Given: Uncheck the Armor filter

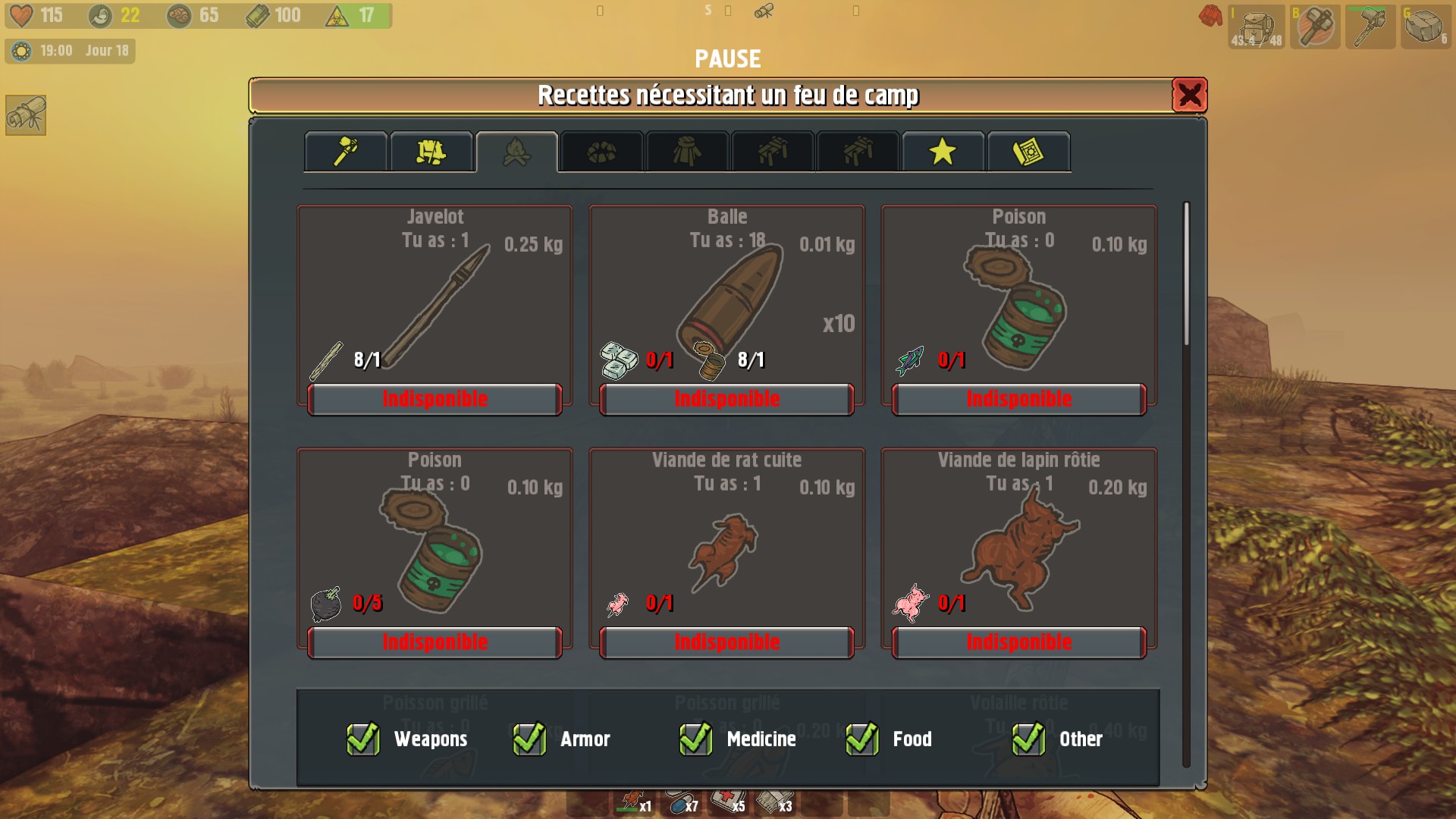Looking at the screenshot, I should (529, 739).
